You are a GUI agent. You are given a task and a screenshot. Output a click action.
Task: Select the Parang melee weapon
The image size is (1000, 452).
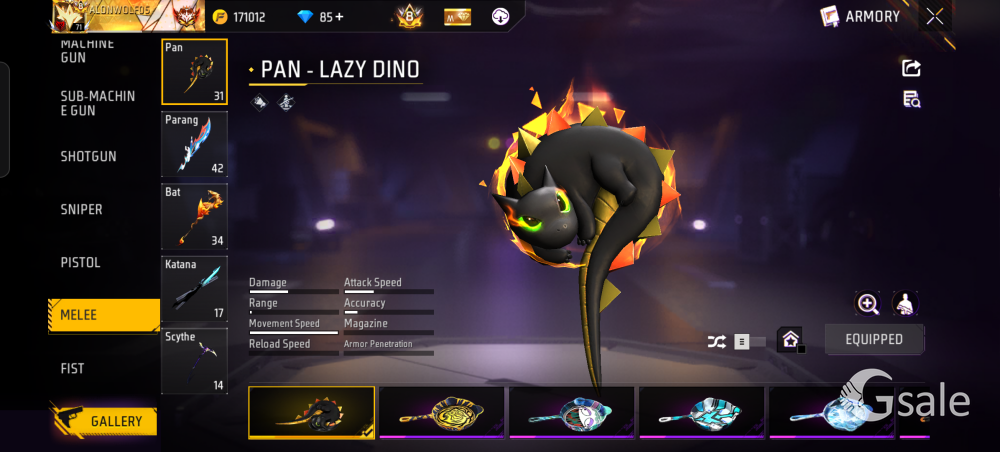tap(194, 144)
